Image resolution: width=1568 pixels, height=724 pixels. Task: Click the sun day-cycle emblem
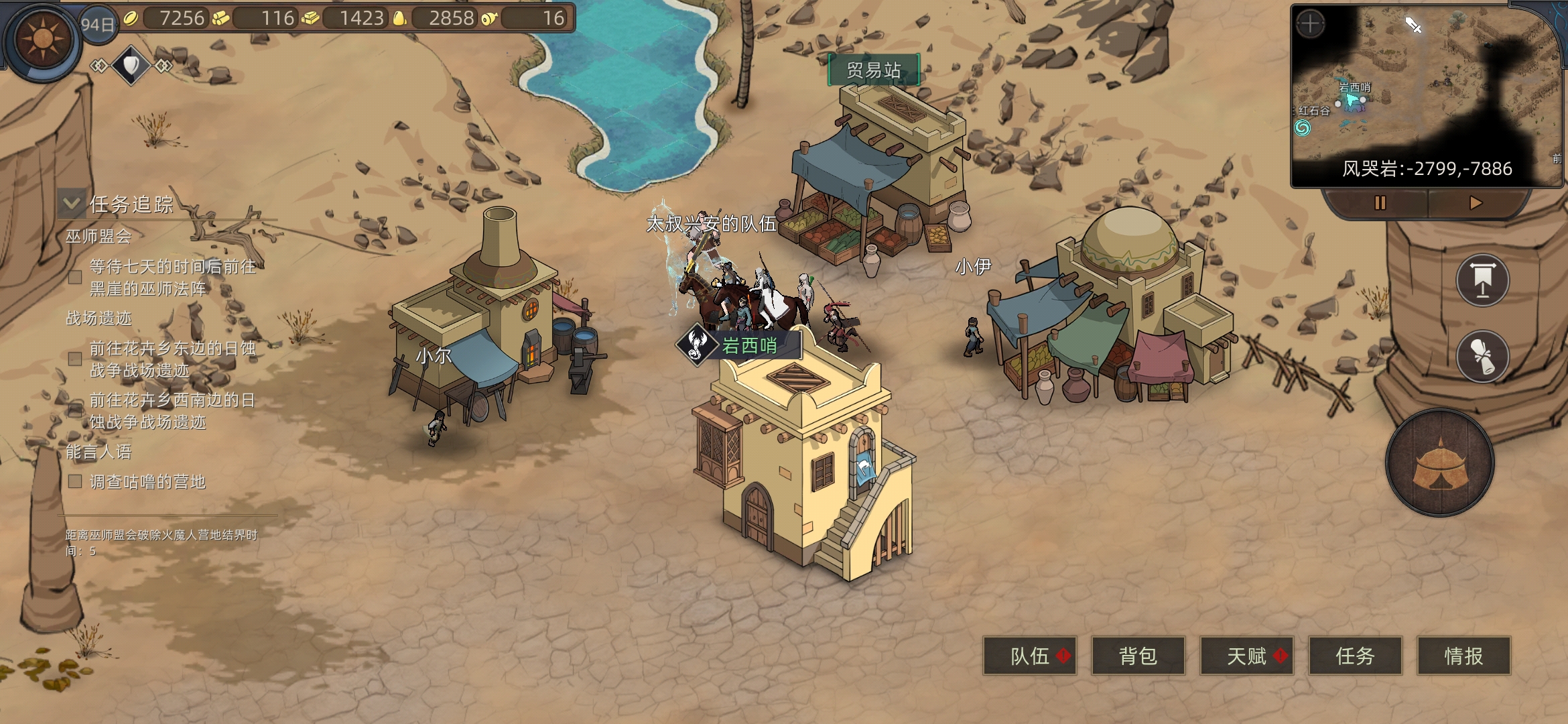click(42, 40)
